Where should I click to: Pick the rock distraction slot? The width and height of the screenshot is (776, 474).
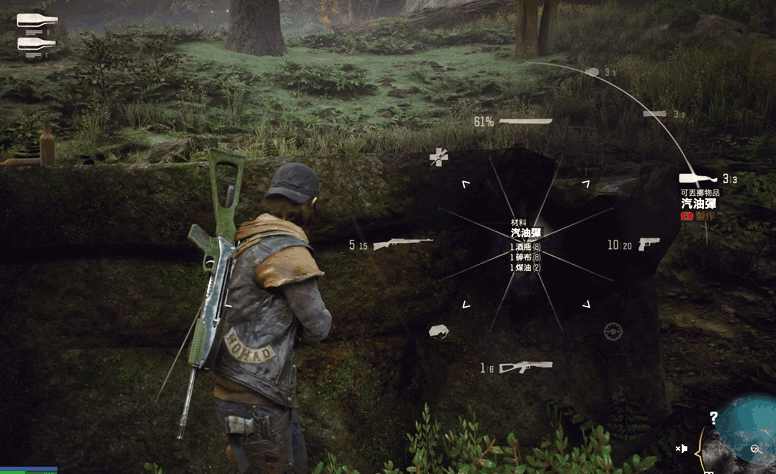coord(438,331)
